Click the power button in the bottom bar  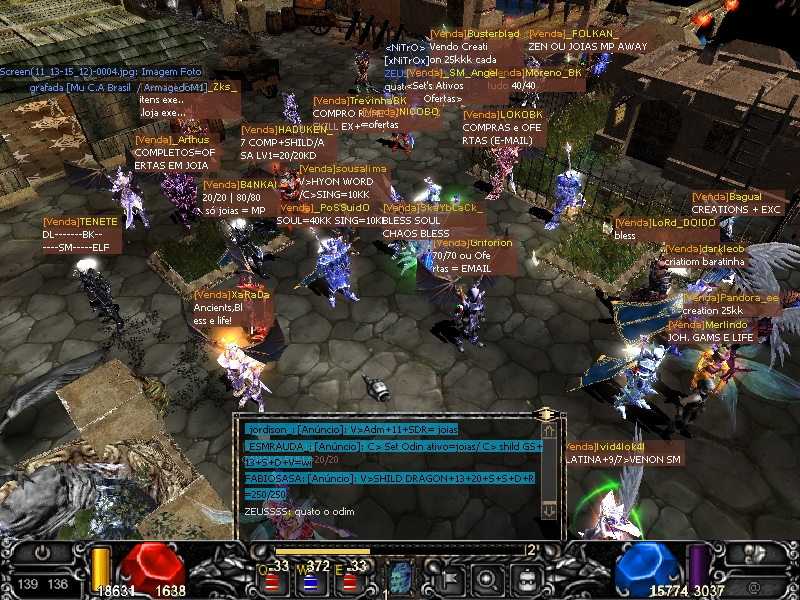point(42,552)
